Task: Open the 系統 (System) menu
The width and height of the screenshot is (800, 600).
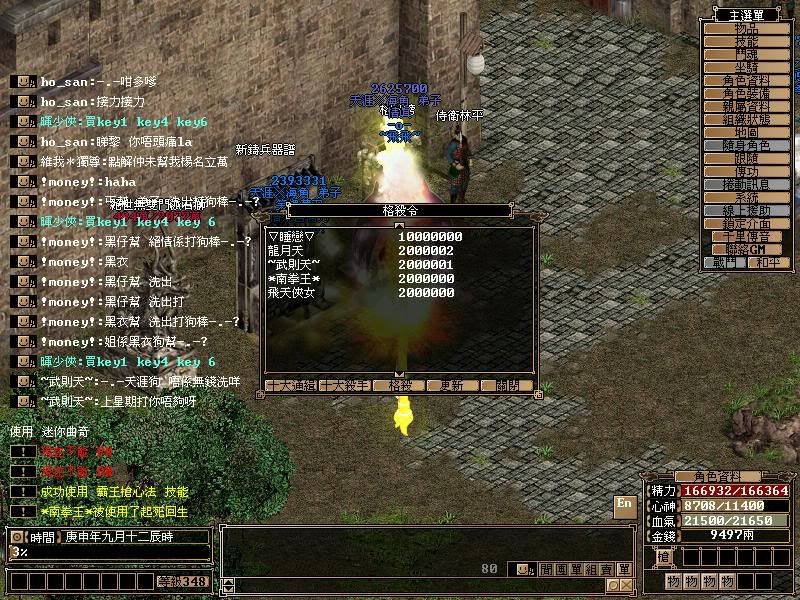Action: (746, 198)
